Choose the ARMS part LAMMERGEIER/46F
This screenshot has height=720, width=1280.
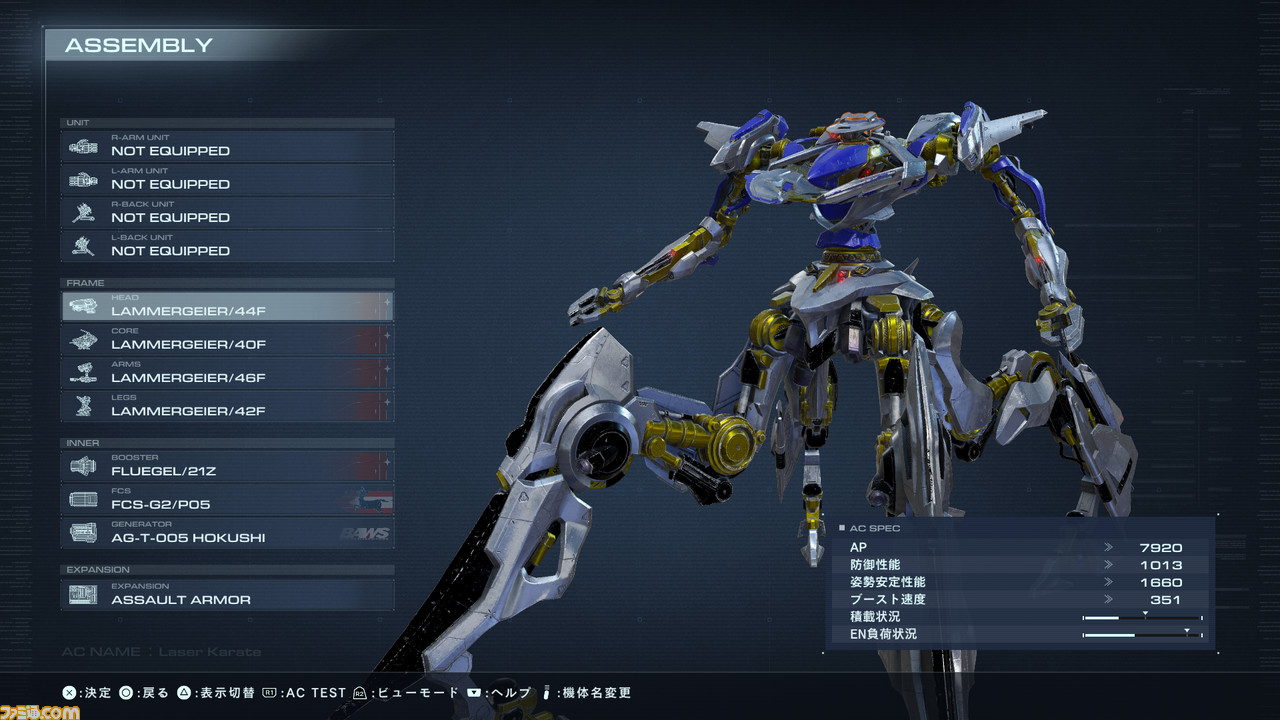(228, 373)
